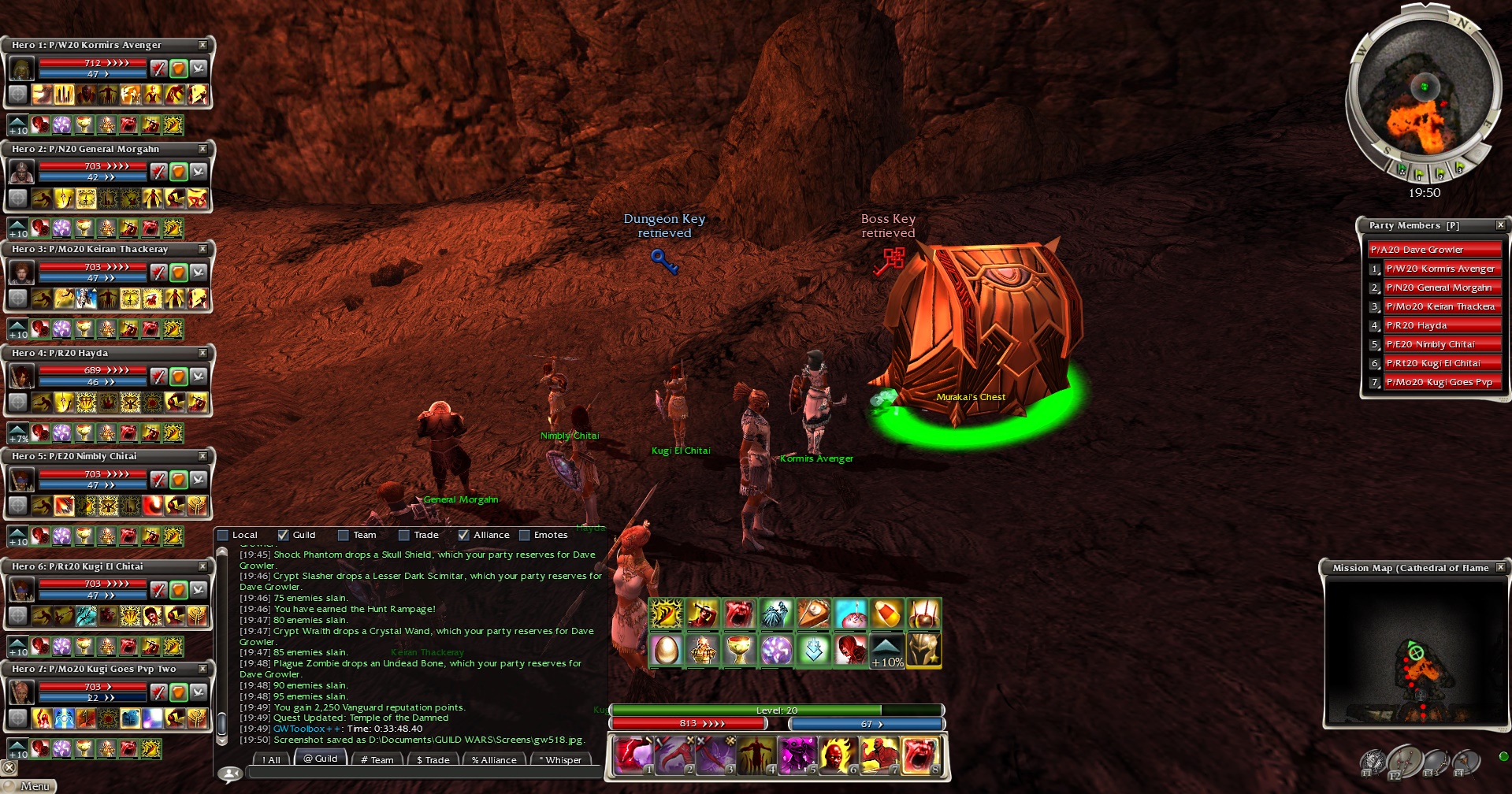Toggle the Emotes chat filter
The width and height of the screenshot is (1512, 794).
525,535
